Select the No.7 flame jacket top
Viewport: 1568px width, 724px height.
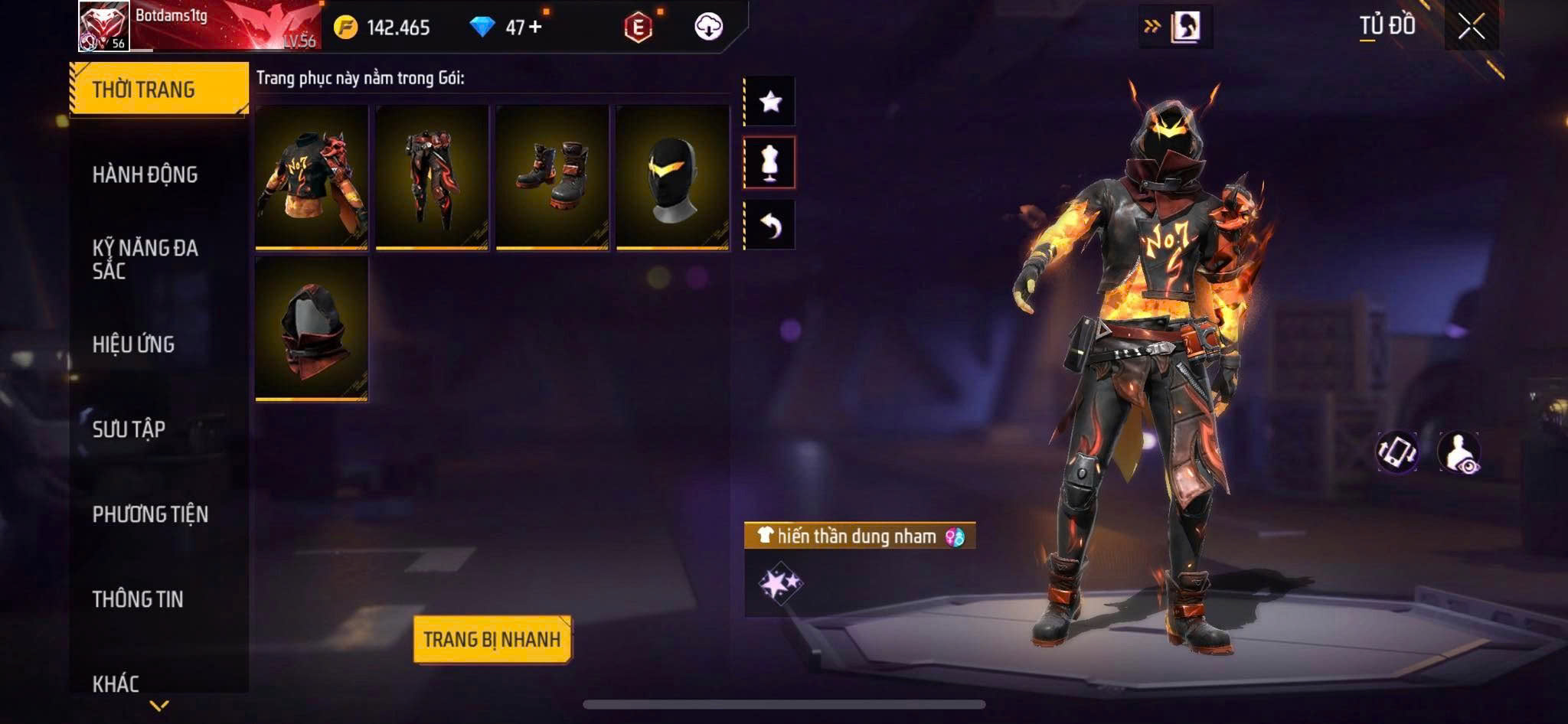coord(312,178)
